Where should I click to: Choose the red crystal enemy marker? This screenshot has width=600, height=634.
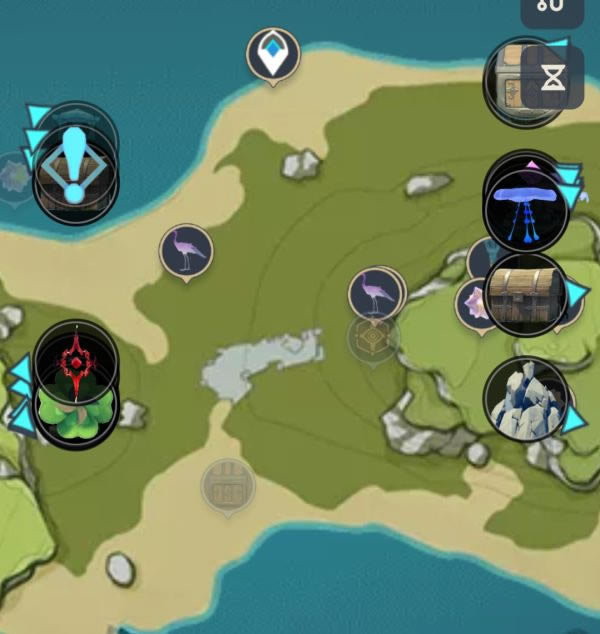click(x=75, y=360)
